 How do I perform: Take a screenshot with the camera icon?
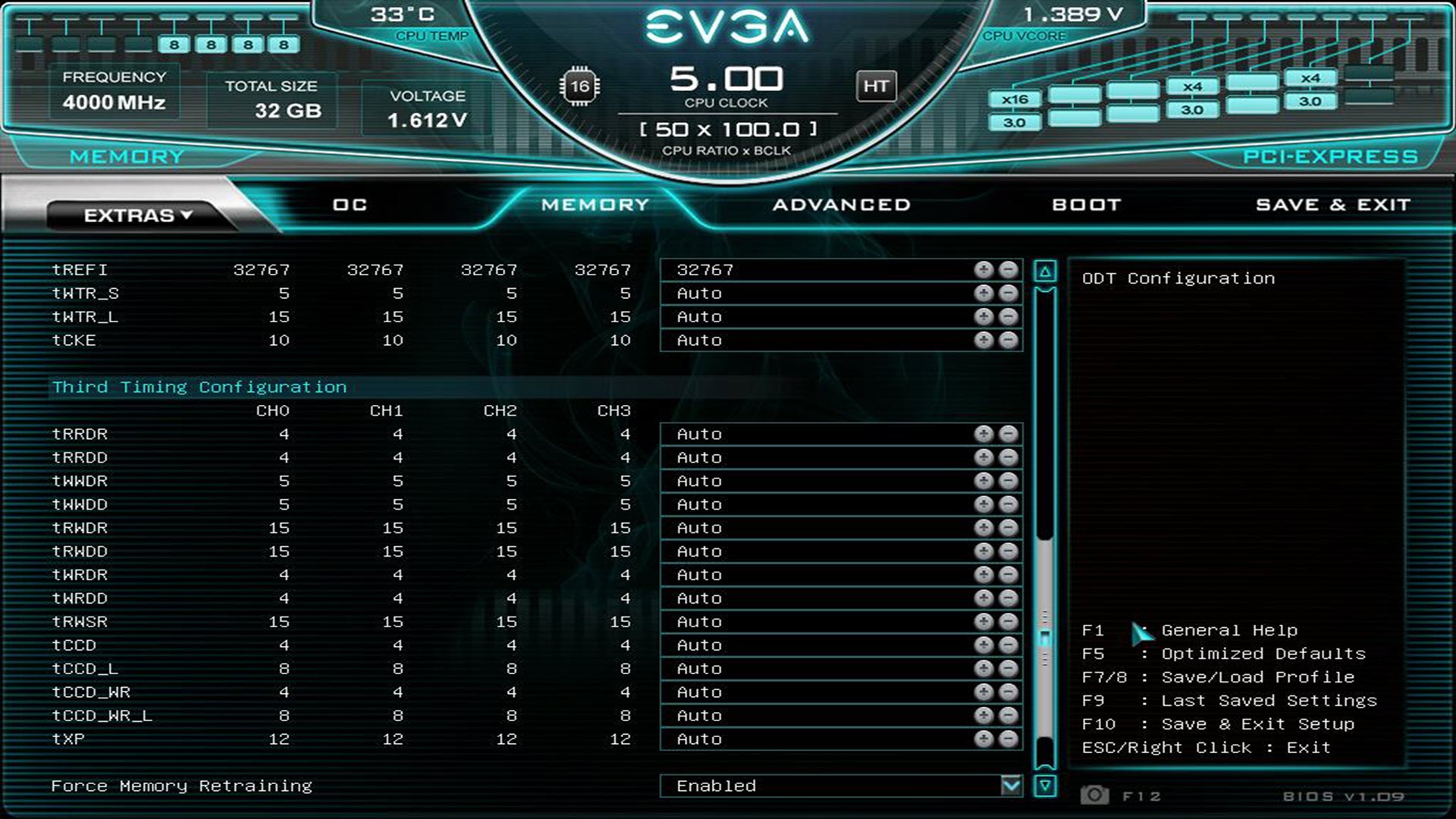1094,795
